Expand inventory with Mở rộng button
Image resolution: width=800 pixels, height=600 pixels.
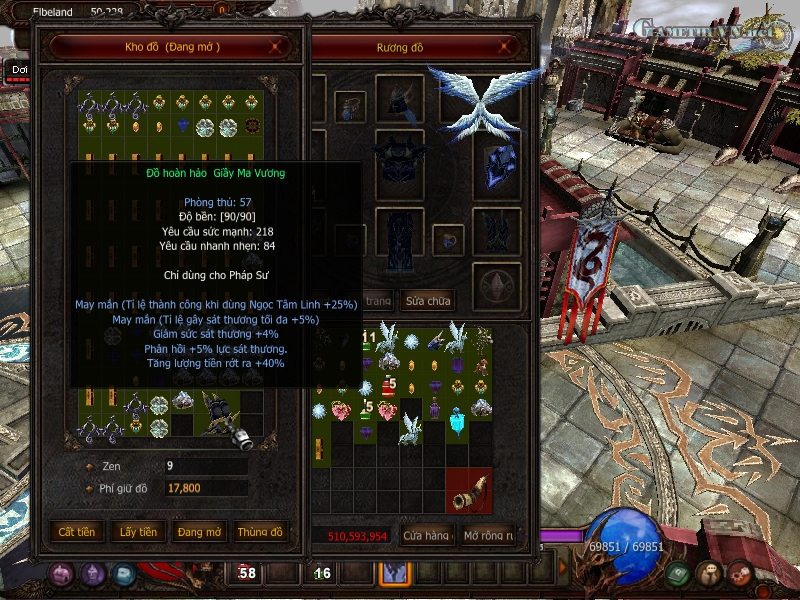tap(488, 536)
